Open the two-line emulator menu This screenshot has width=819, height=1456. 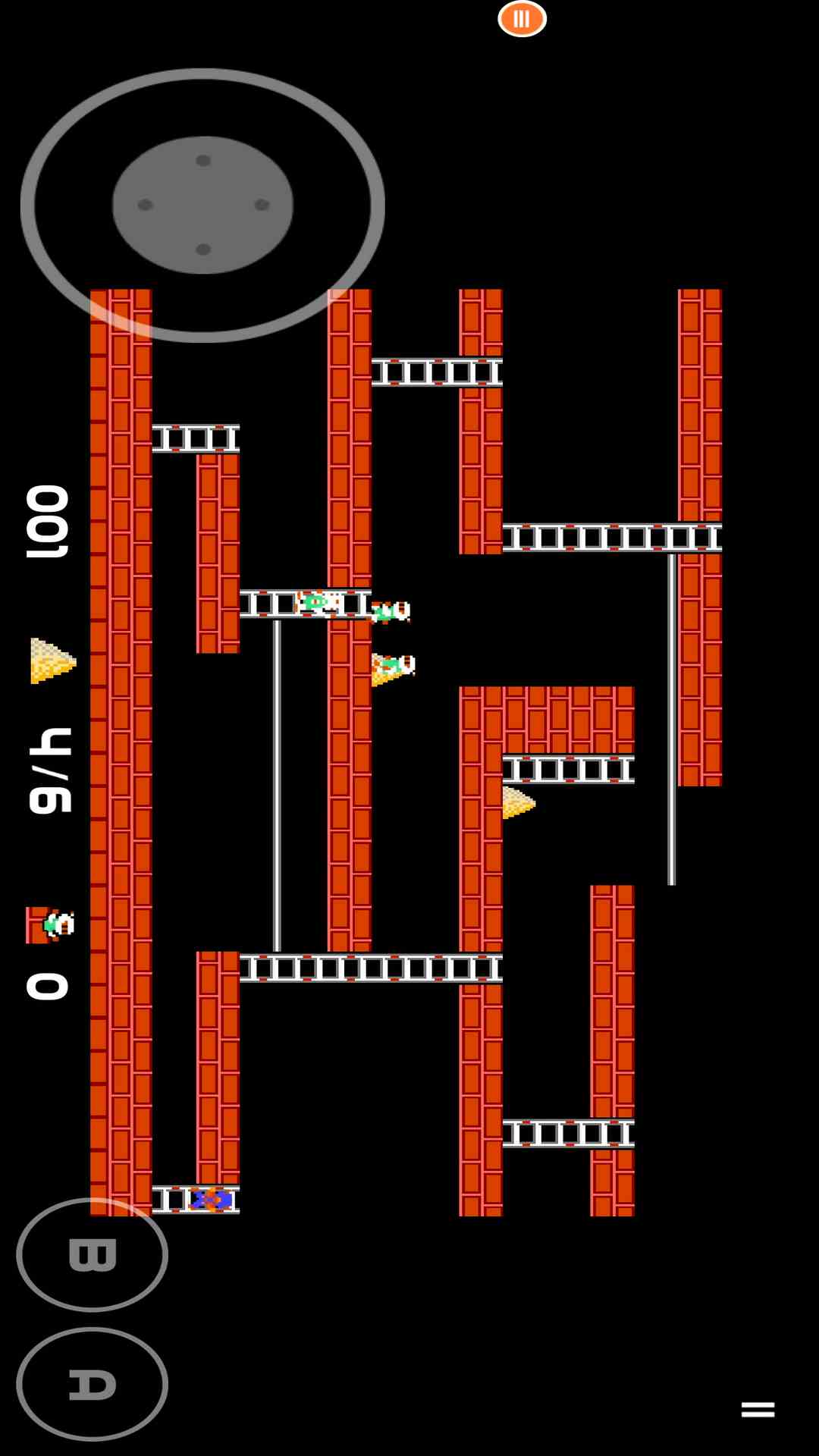[758, 1410]
